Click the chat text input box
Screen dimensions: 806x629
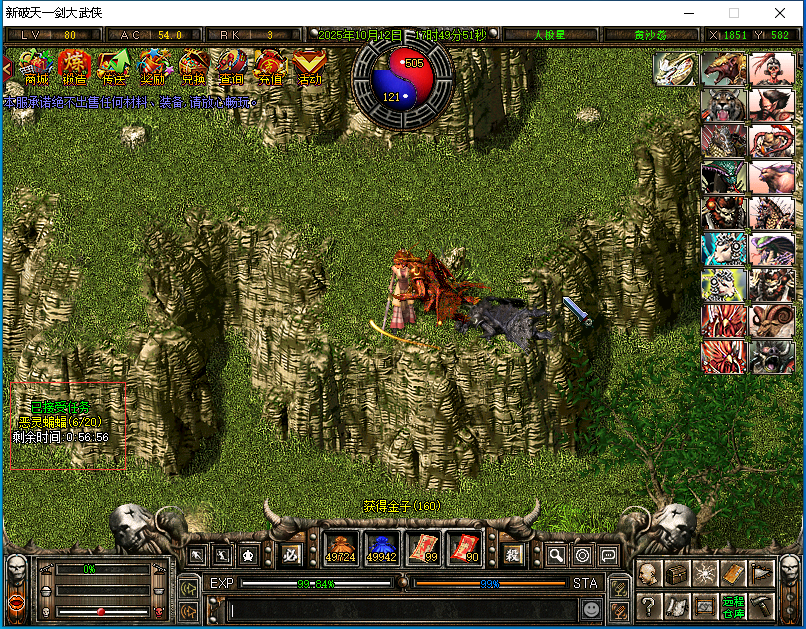(400, 608)
